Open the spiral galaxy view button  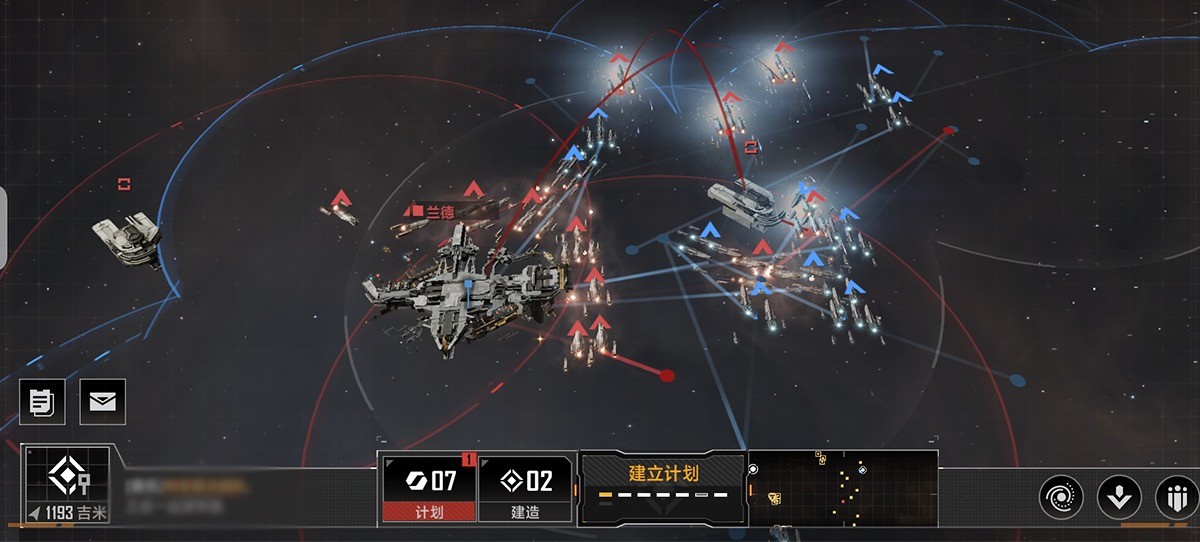[1060, 496]
